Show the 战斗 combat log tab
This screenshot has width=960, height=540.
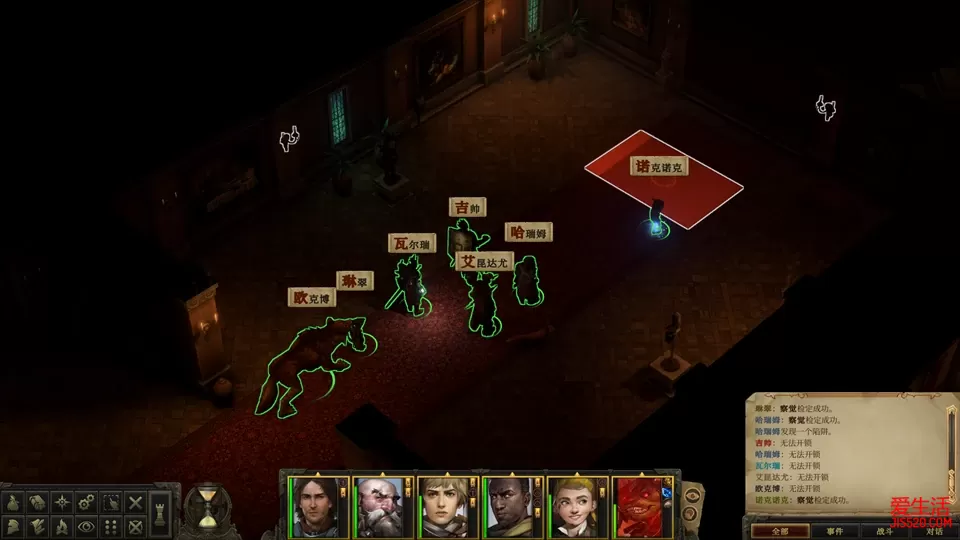pos(884,531)
